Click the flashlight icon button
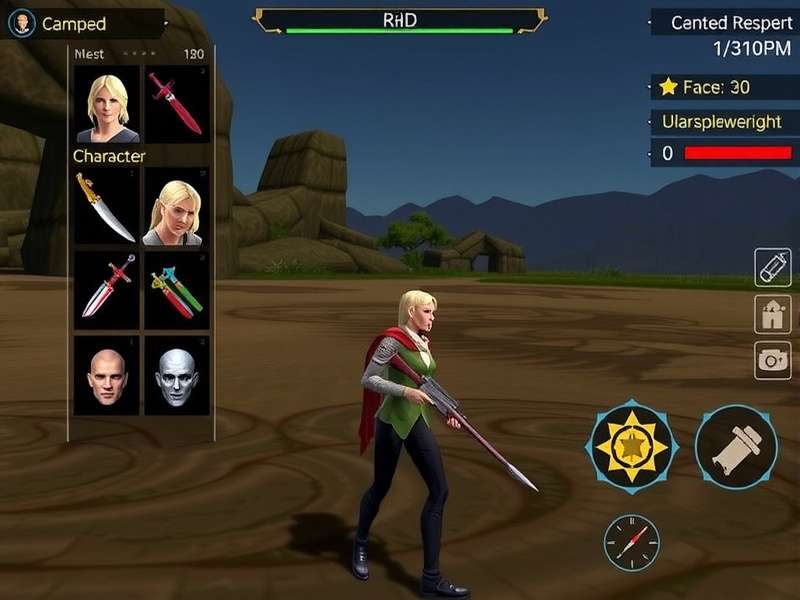This screenshot has width=800, height=600. pyautogui.click(x=772, y=267)
